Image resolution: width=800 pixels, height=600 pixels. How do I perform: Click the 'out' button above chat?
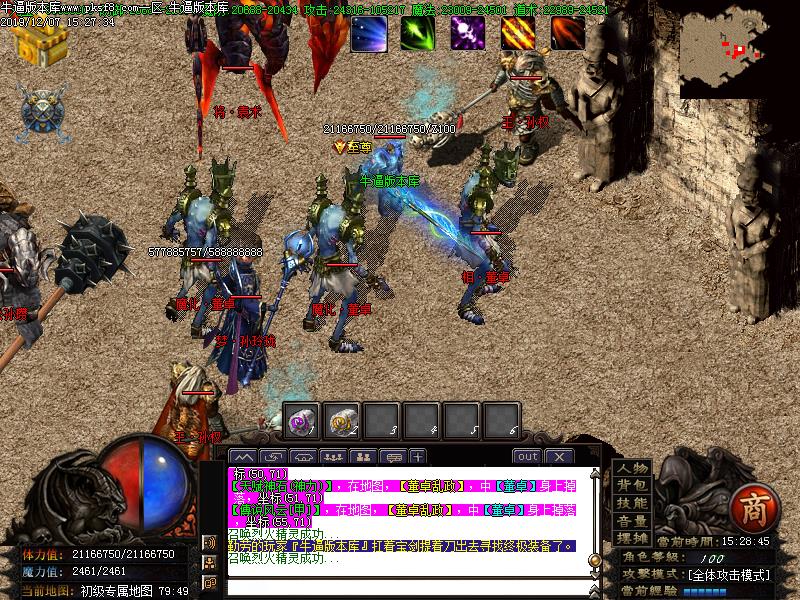pos(527,457)
